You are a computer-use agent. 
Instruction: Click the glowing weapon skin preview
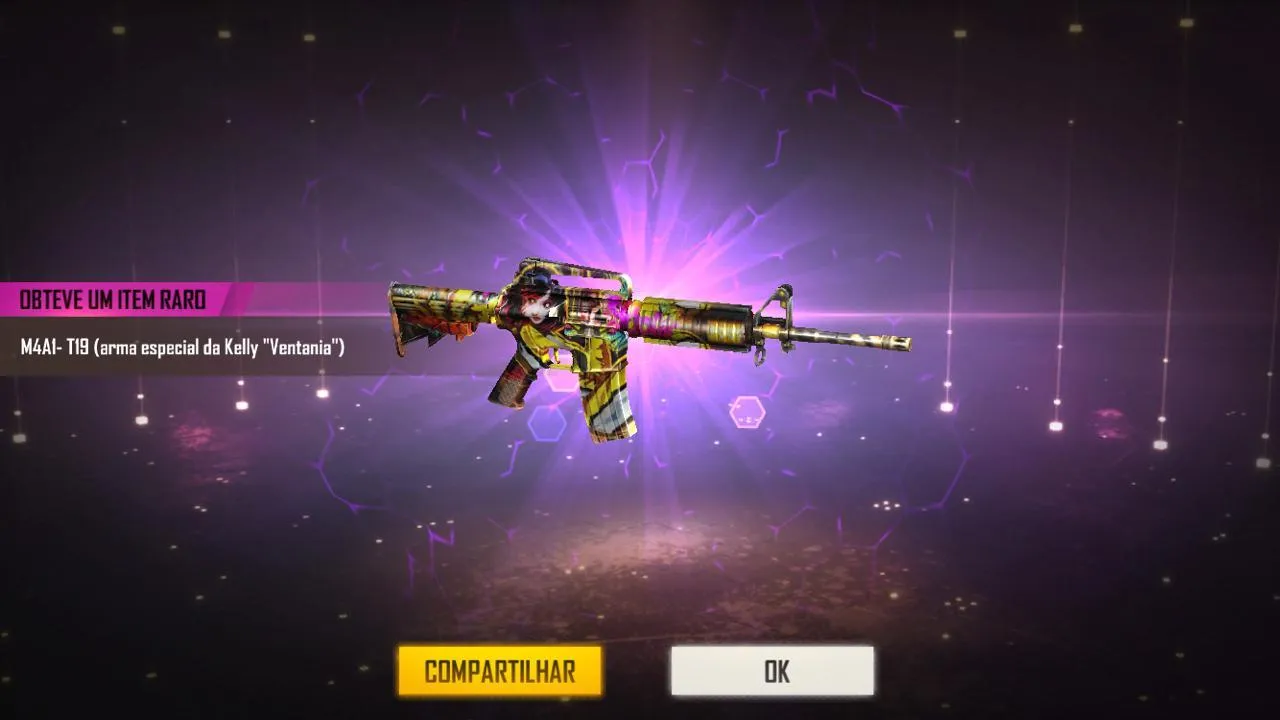coord(620,330)
